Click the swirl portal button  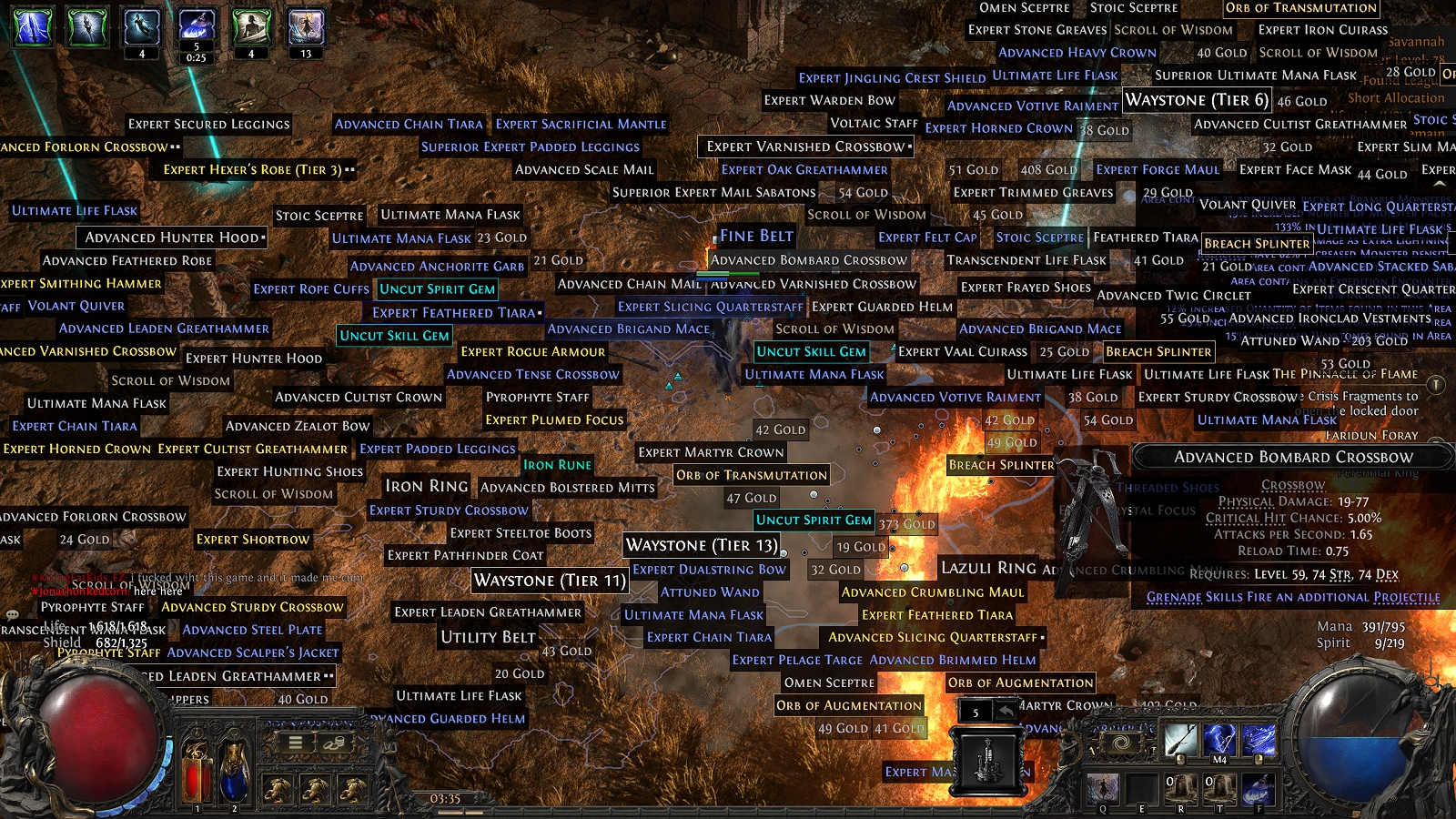pyautogui.click(x=1122, y=743)
